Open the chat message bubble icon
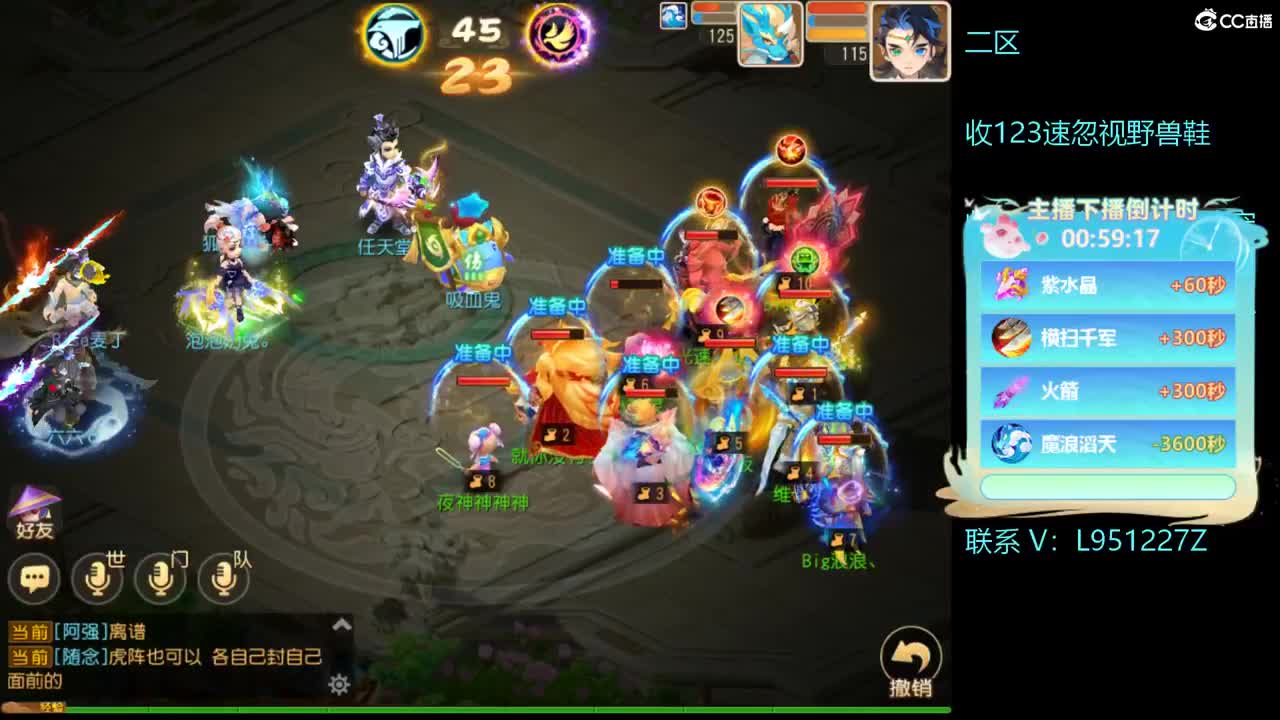1280x720 pixels. pyautogui.click(x=35, y=578)
